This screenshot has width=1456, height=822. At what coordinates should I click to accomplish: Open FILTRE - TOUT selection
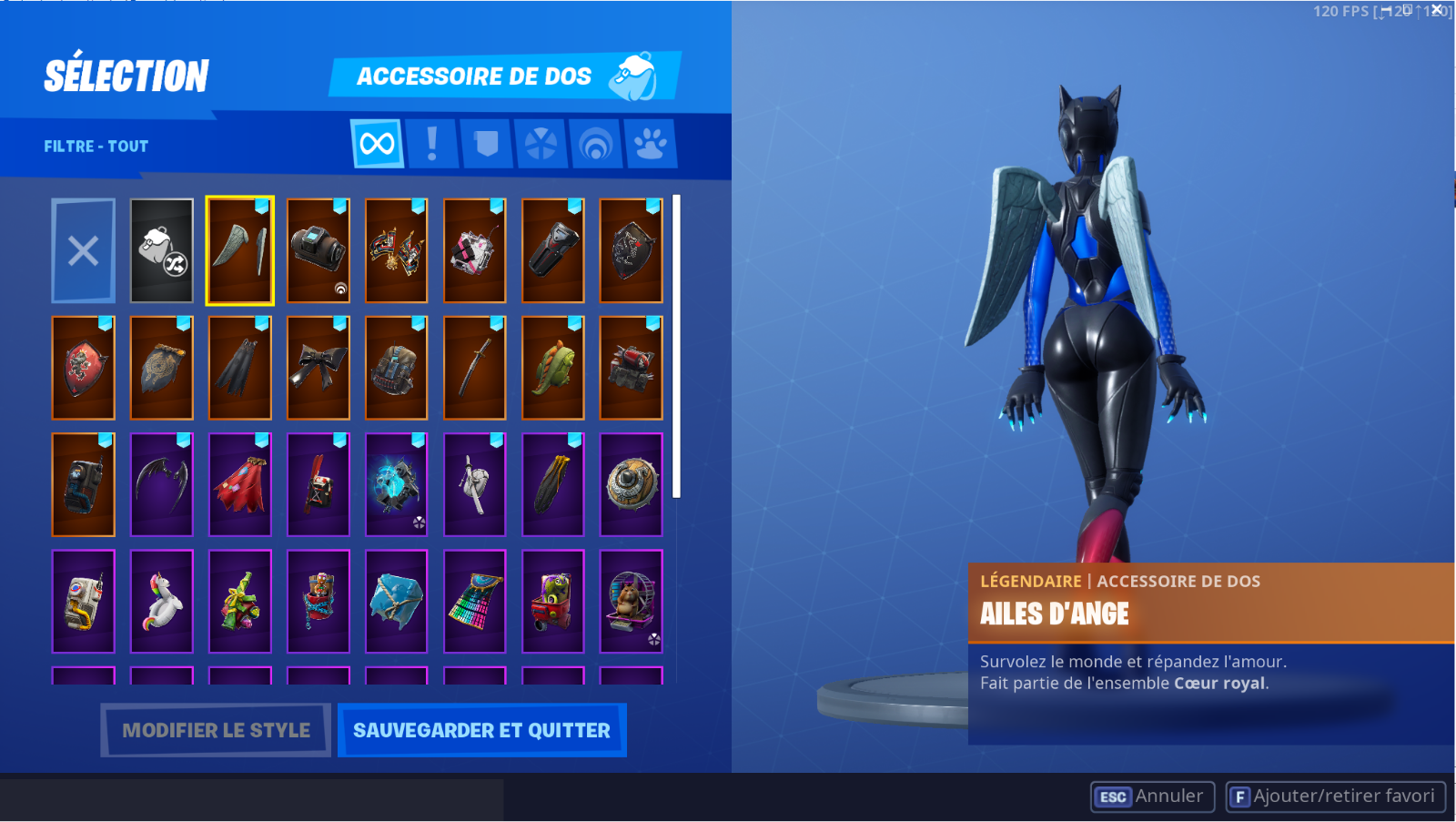(95, 146)
